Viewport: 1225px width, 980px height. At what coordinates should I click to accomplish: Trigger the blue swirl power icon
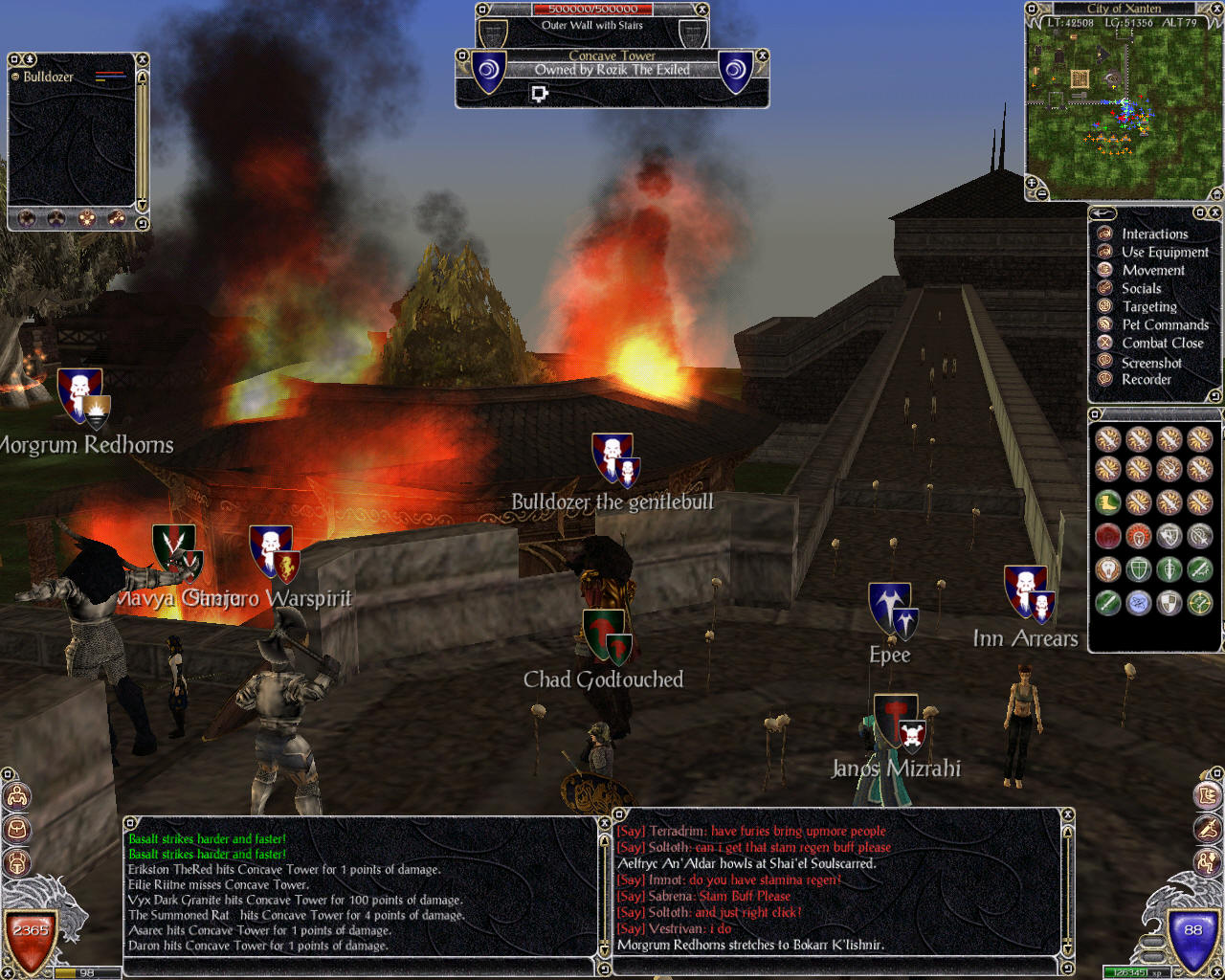[x=1138, y=603]
